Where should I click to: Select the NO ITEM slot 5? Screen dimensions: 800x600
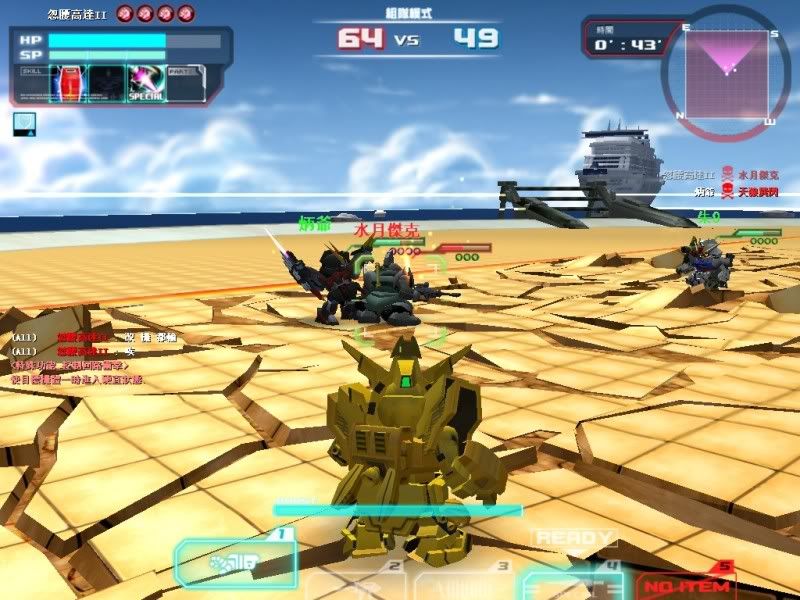[x=686, y=582]
